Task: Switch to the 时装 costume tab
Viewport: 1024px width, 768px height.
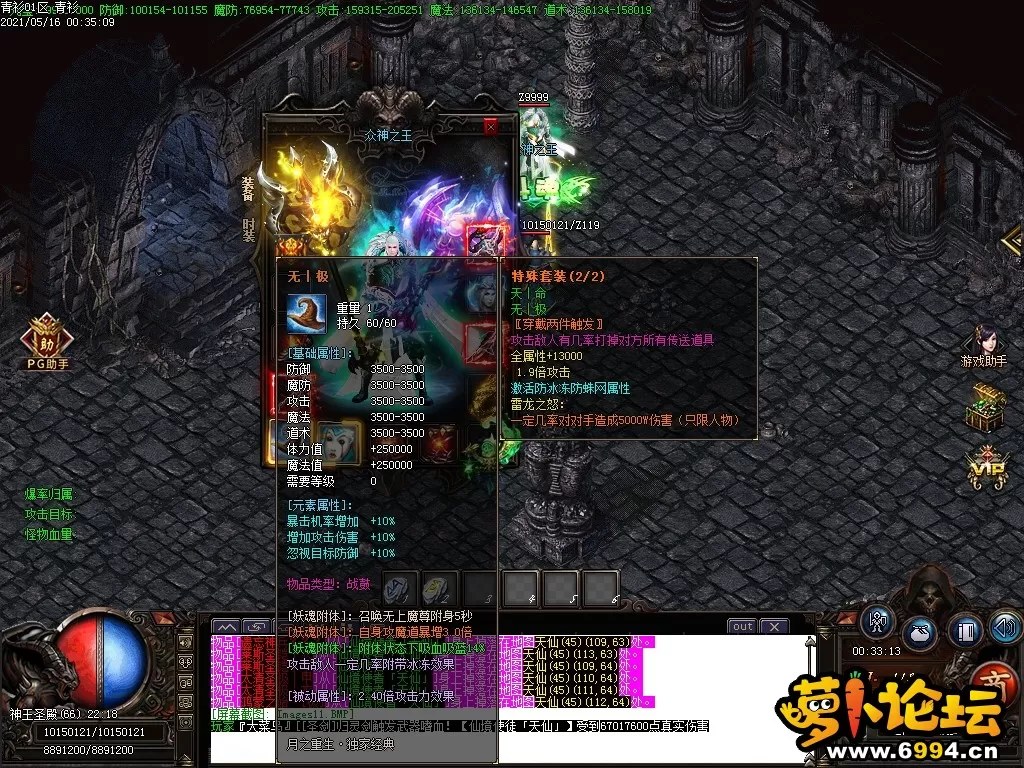Action: [248, 231]
